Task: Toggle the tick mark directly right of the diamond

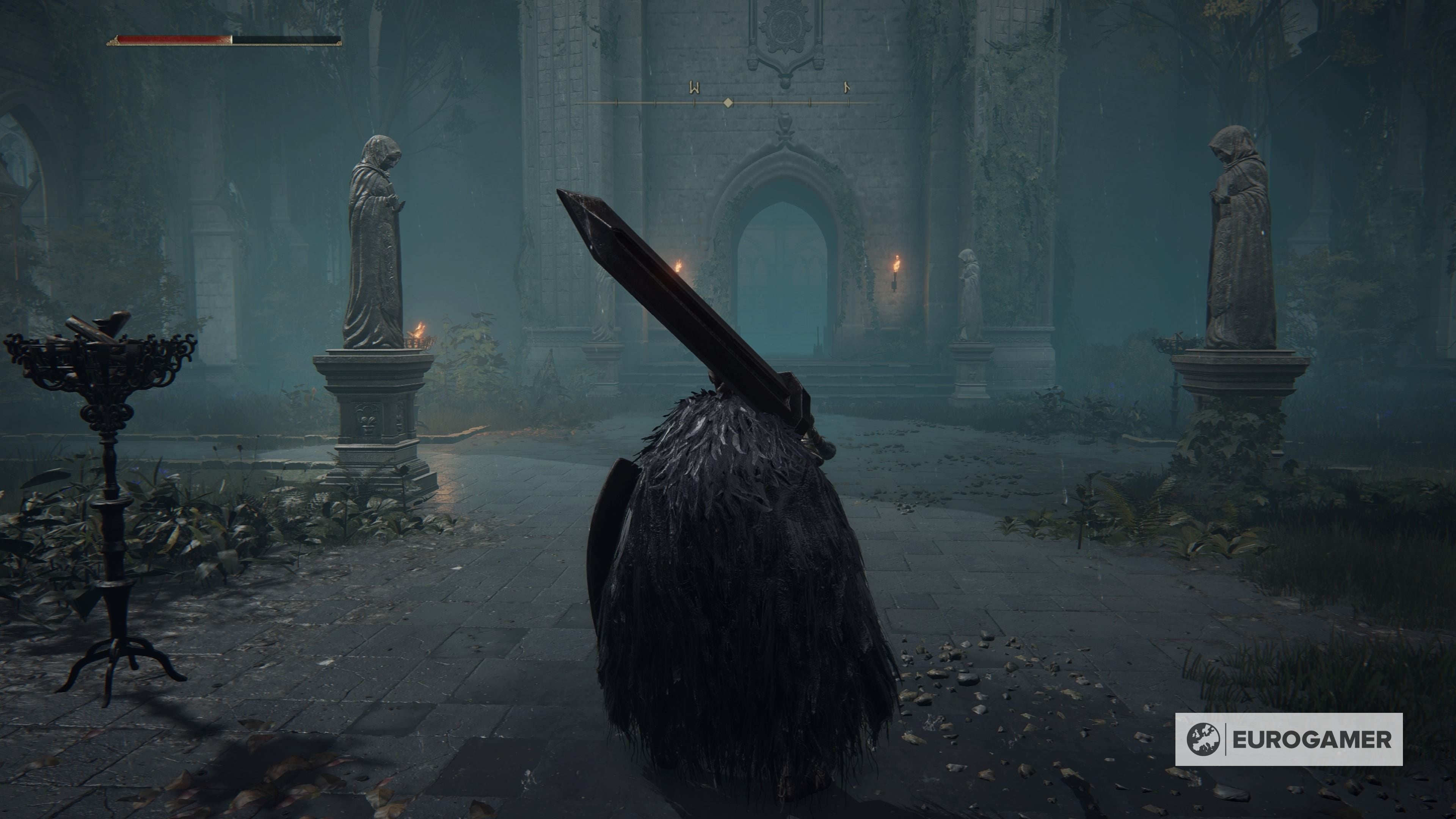Action: [772, 102]
